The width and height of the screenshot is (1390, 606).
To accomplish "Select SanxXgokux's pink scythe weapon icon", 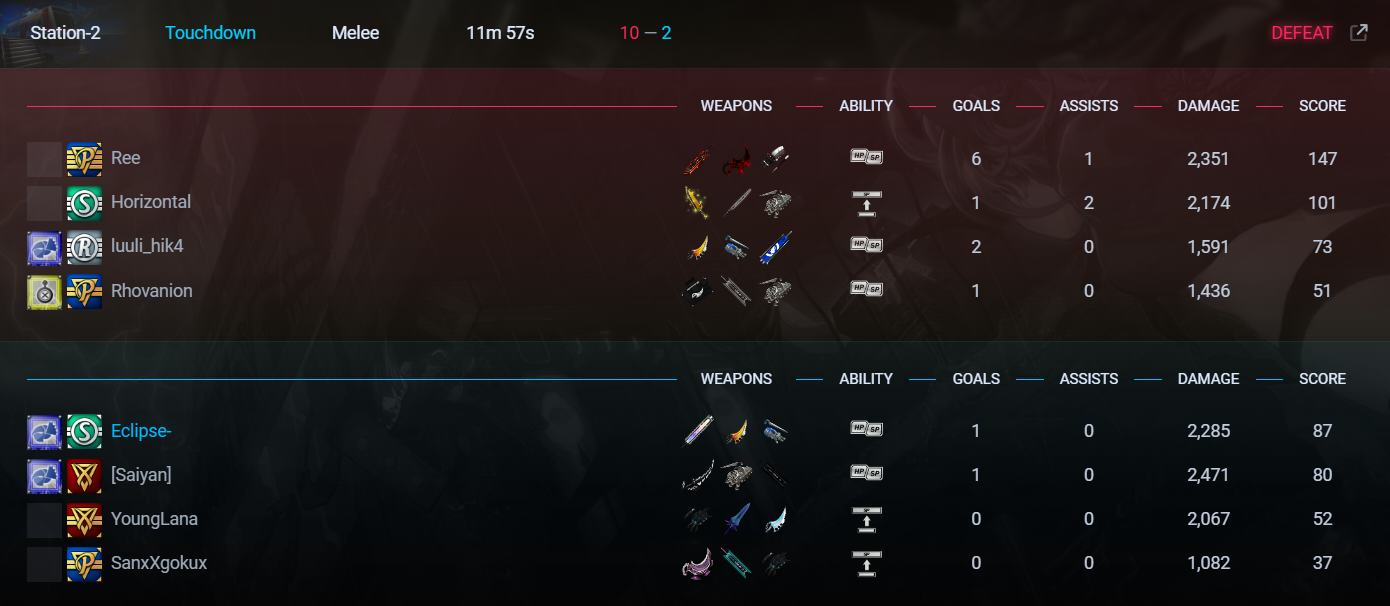I will pyautogui.click(x=697, y=563).
